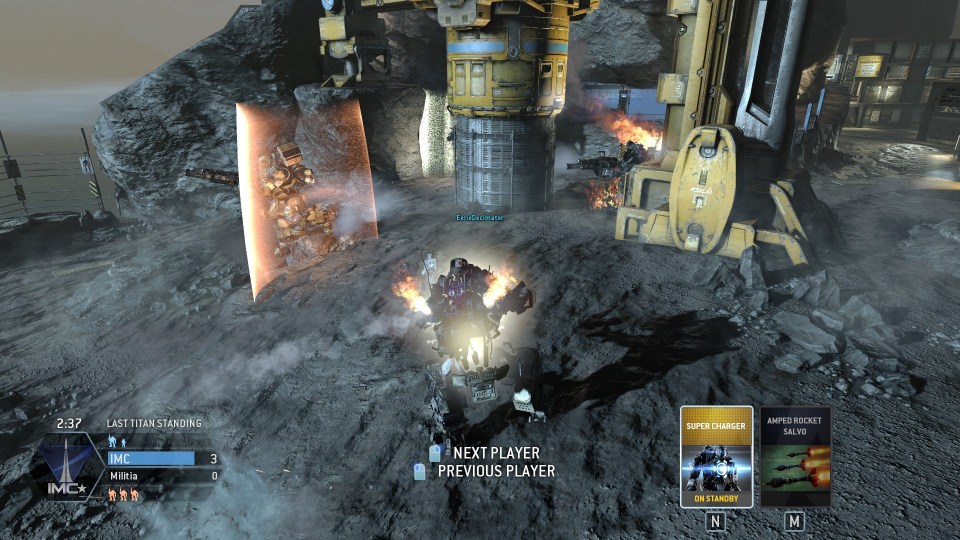Select the Super Charger burn card
The width and height of the screenshot is (960, 540).
point(716,457)
